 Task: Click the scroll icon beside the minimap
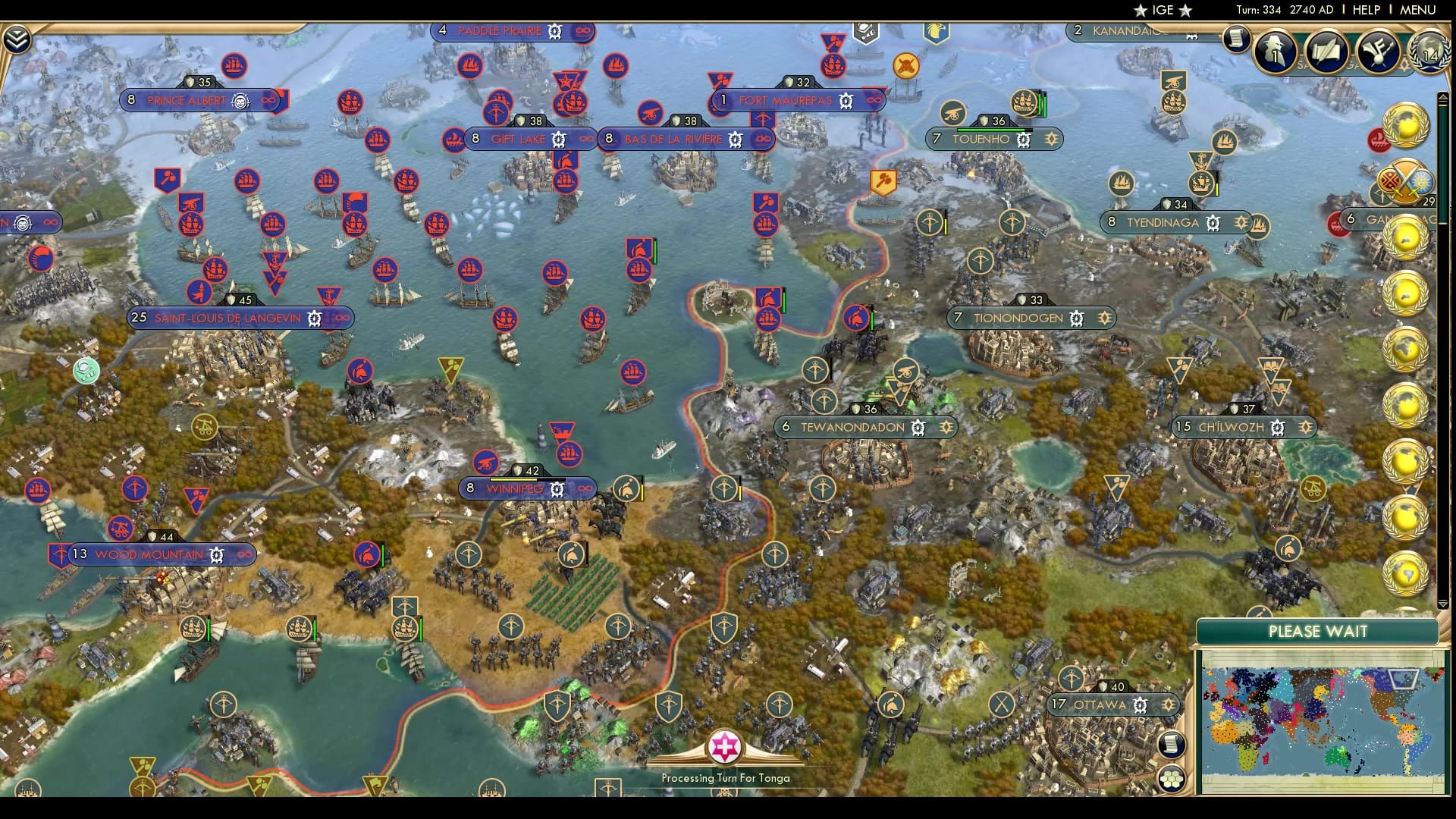(x=1171, y=745)
